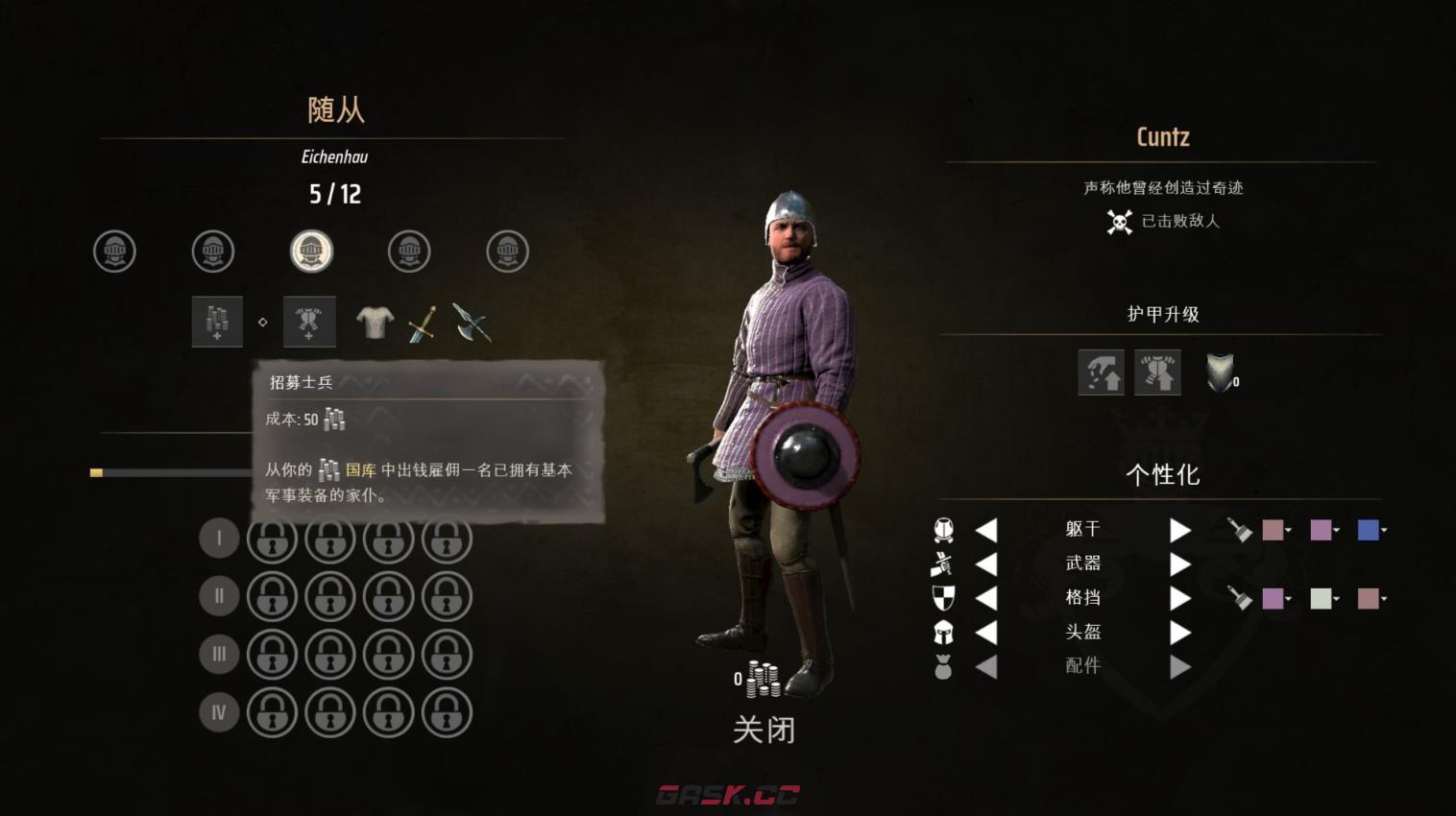
Task: Click the 关闭 close button
Action: pos(764,730)
